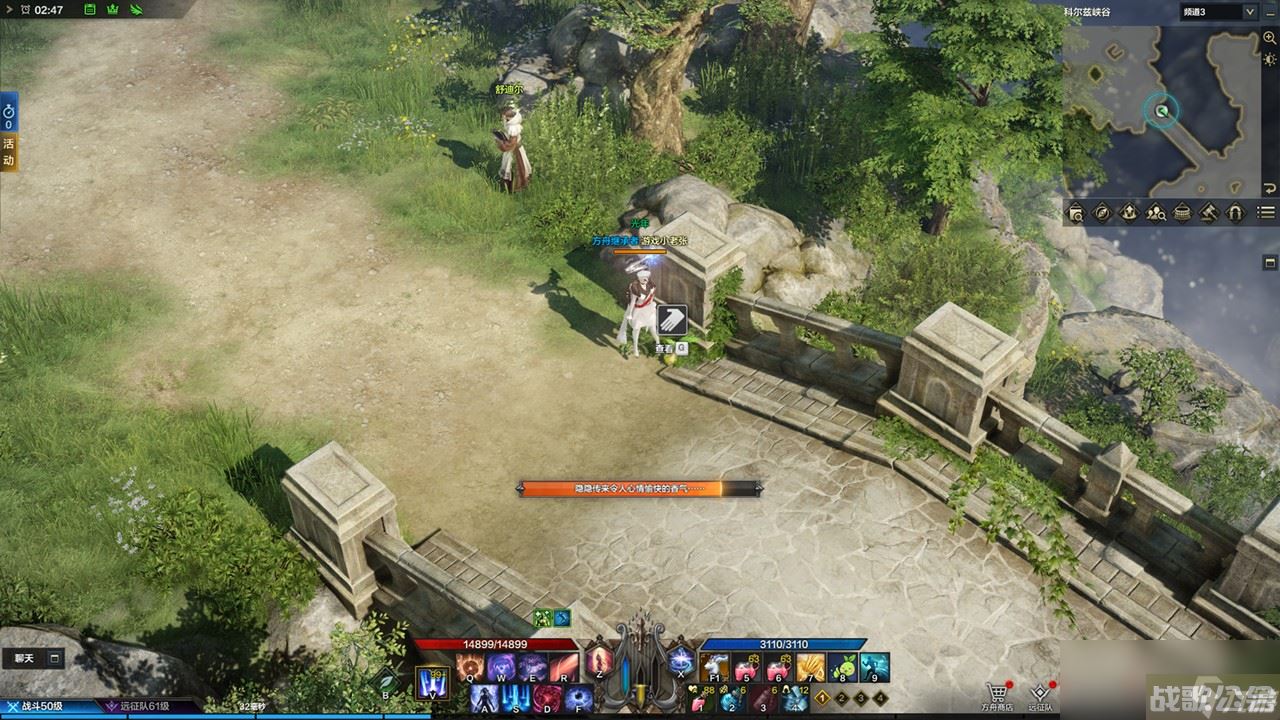Click the player marker on the minimap

tap(1161, 111)
